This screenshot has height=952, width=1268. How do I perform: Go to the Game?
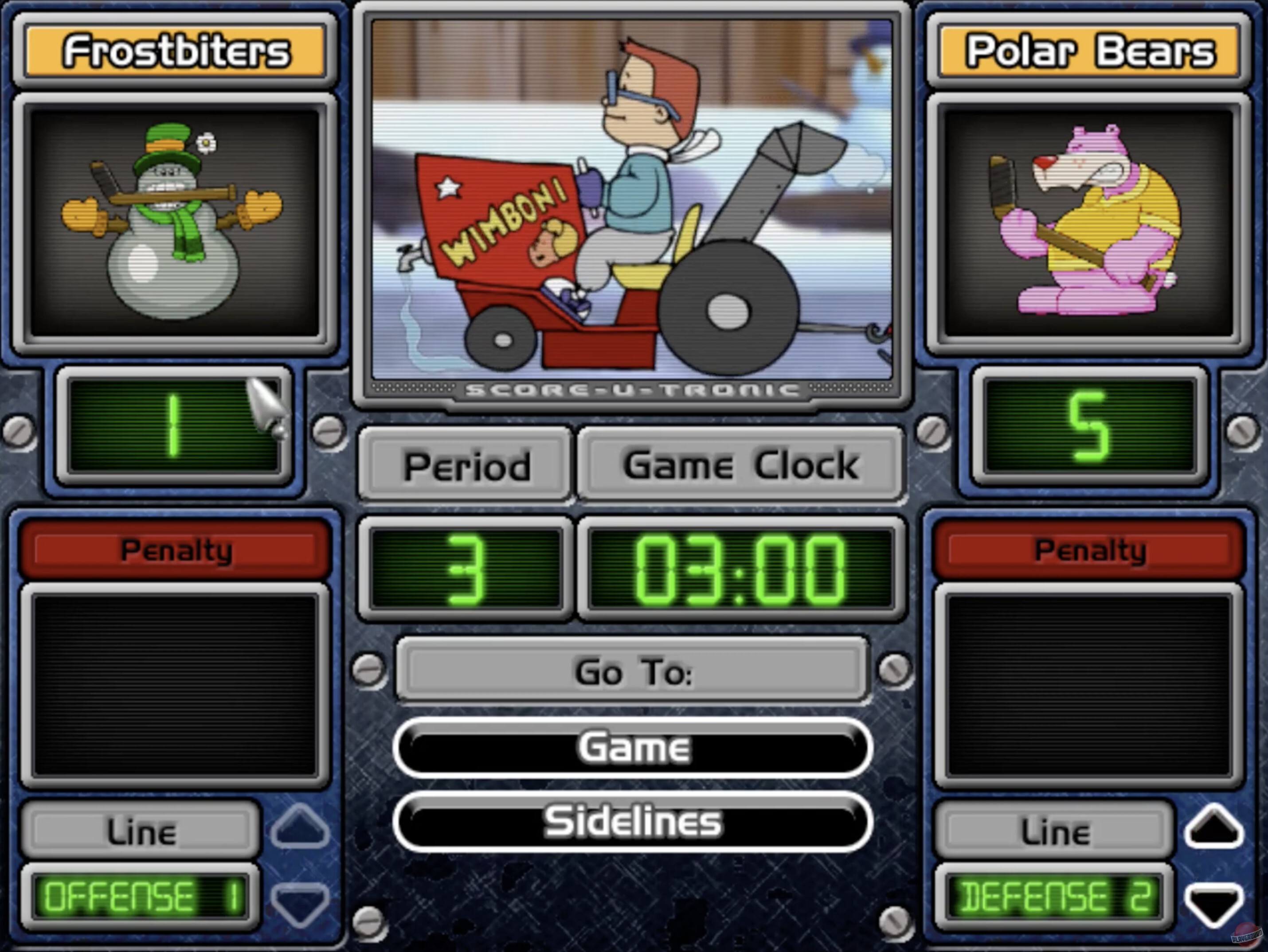[634, 746]
